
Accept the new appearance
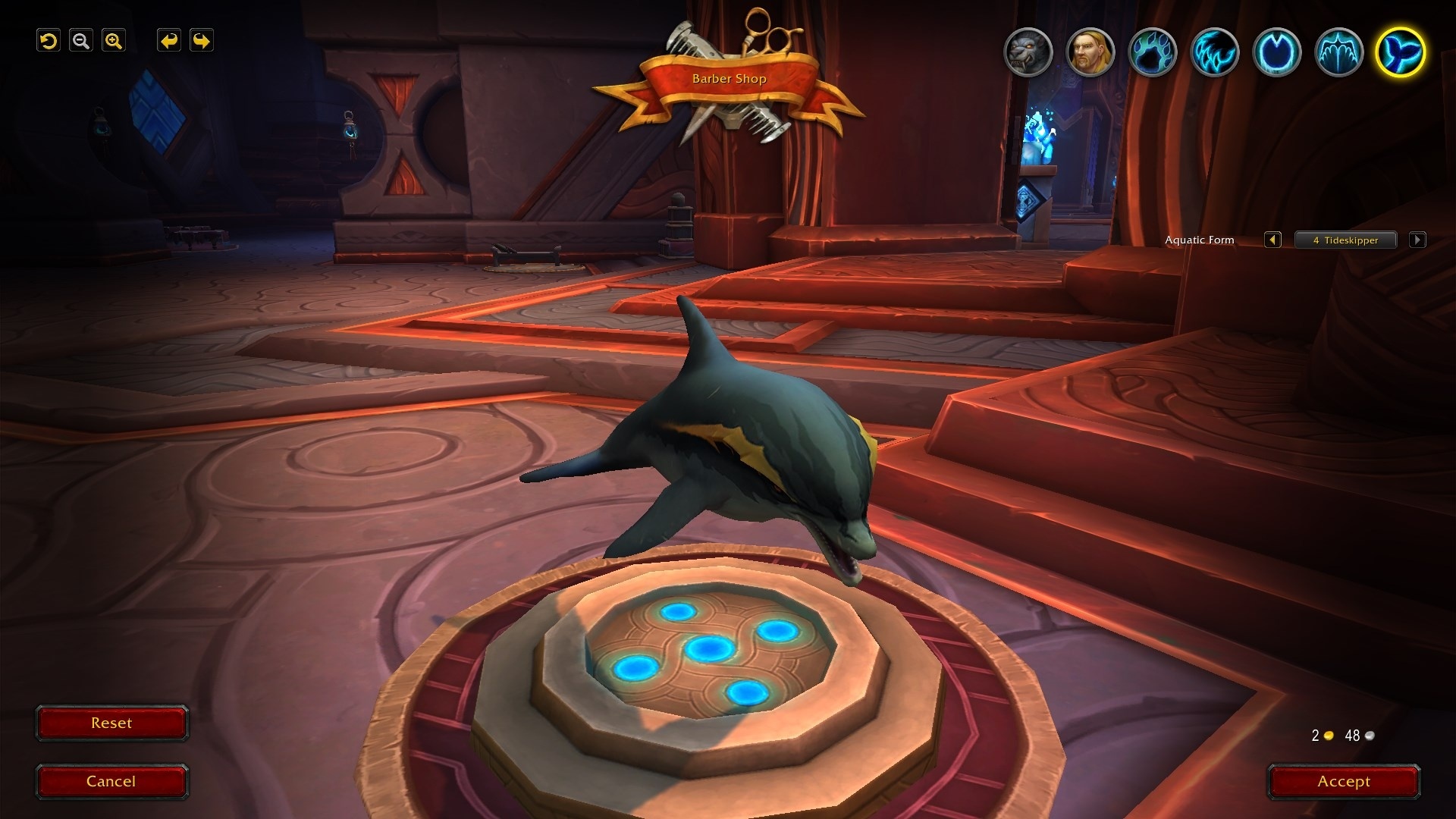(x=1343, y=782)
